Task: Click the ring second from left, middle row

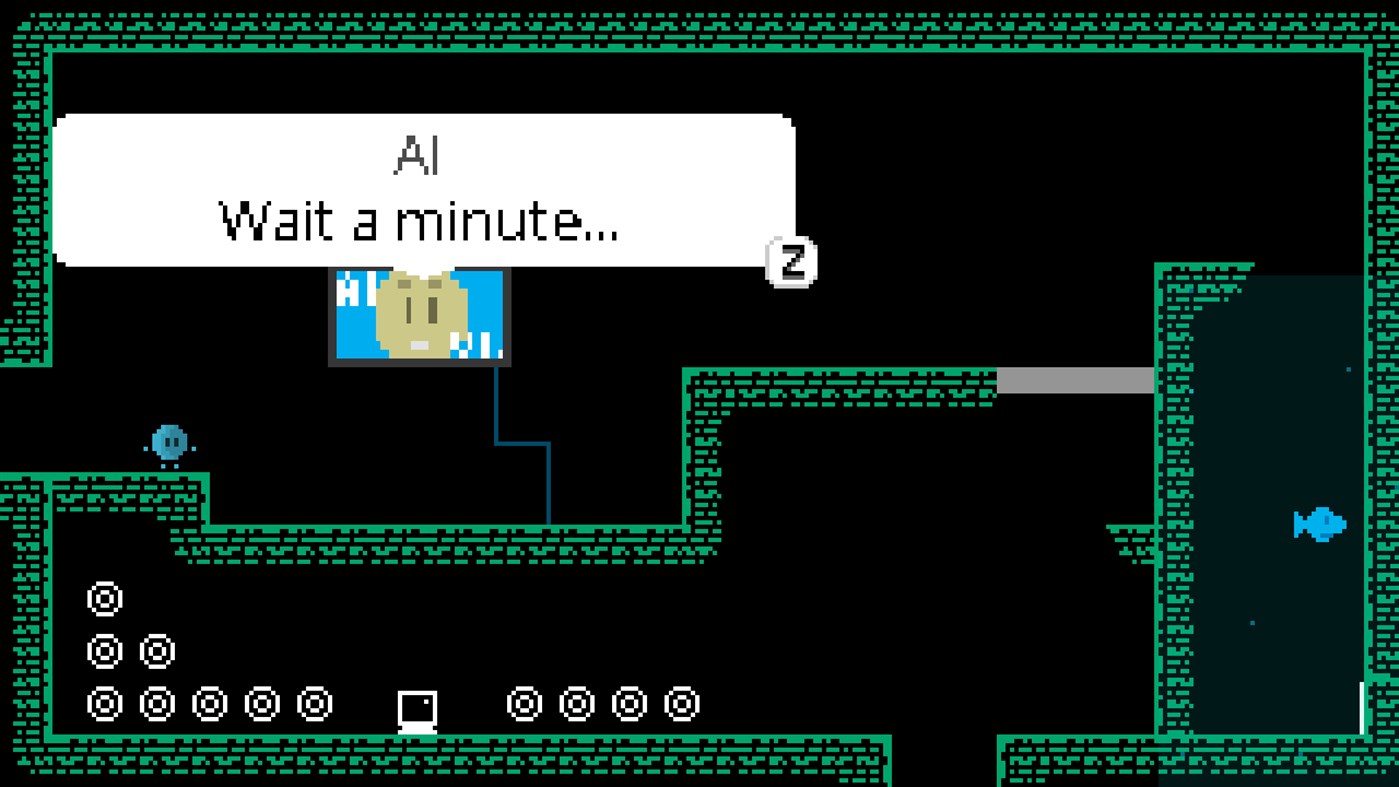Action: pyautogui.click(x=155, y=650)
